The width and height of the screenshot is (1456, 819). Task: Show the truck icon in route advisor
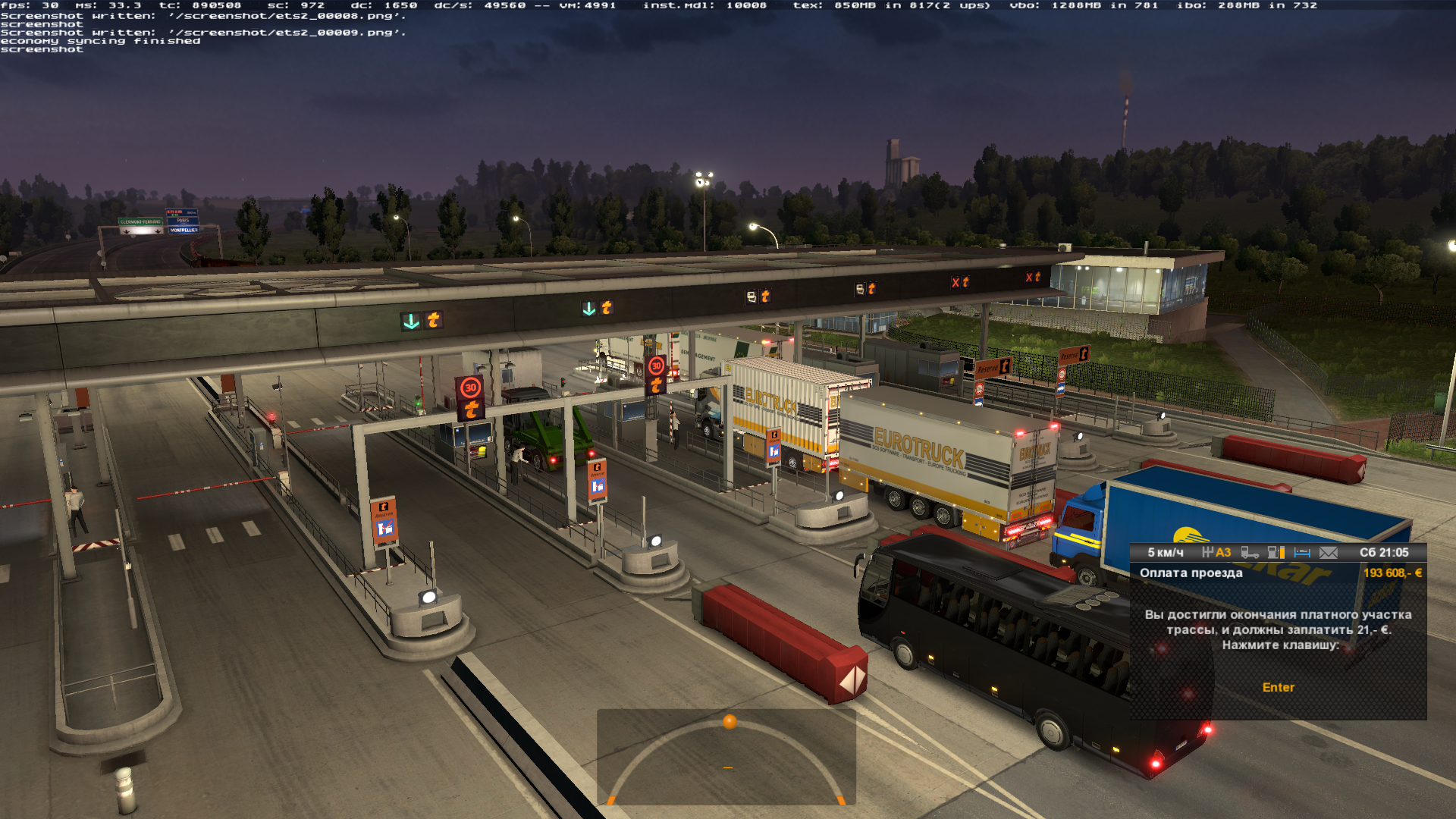[x=1250, y=553]
